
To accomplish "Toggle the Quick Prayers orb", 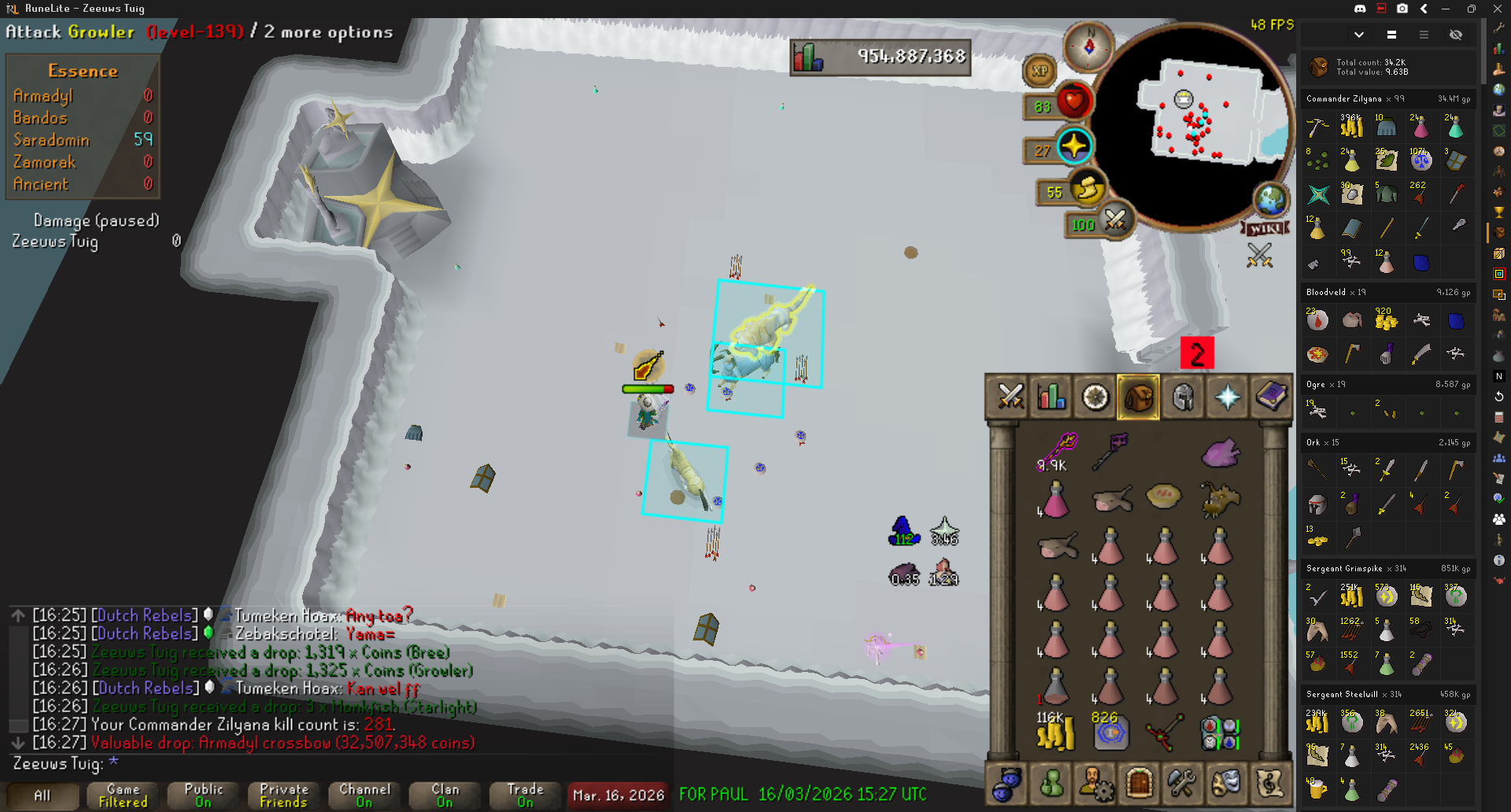I will pos(1073,146).
